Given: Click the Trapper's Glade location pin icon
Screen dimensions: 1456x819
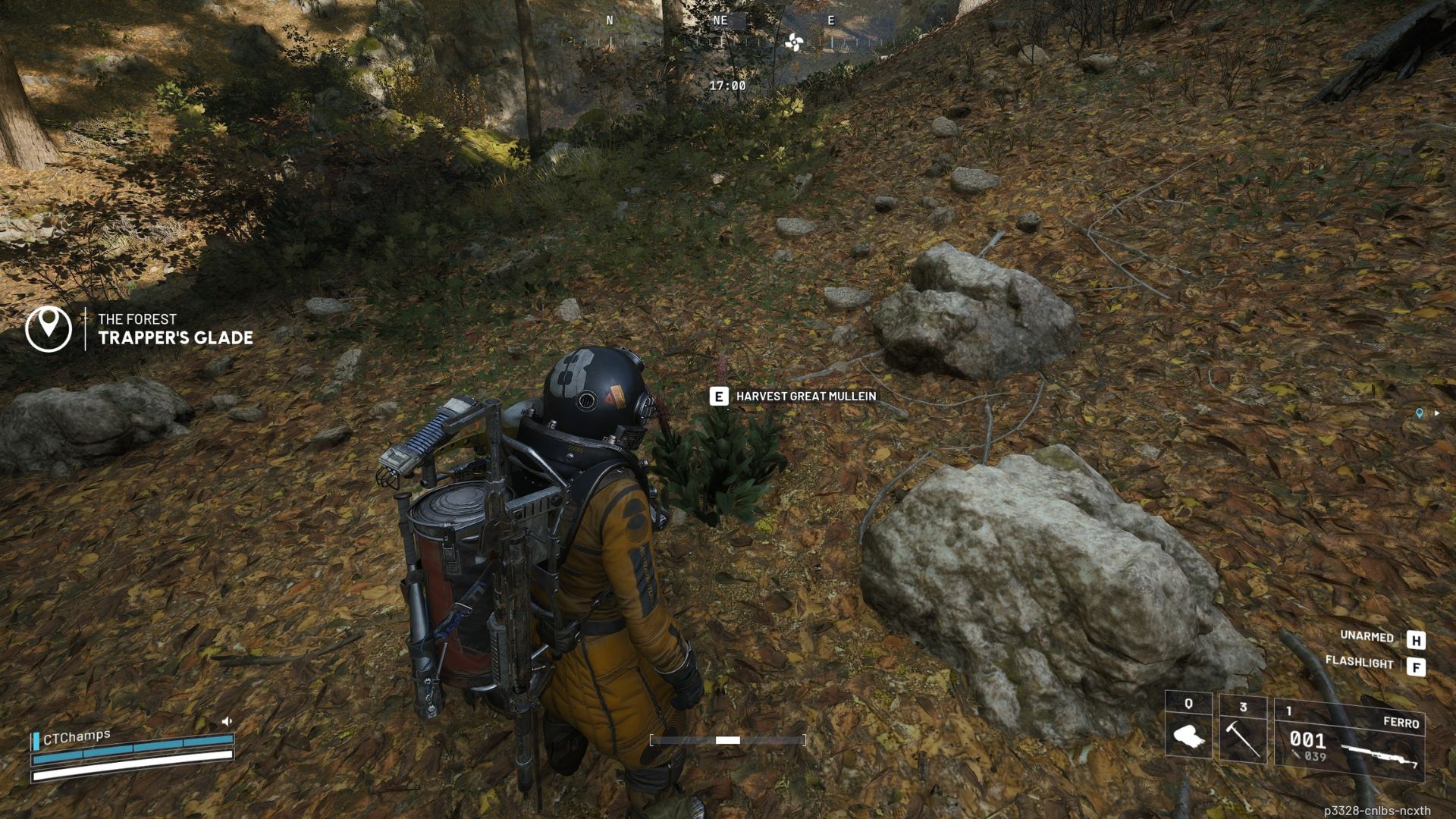Looking at the screenshot, I should click(x=49, y=328).
